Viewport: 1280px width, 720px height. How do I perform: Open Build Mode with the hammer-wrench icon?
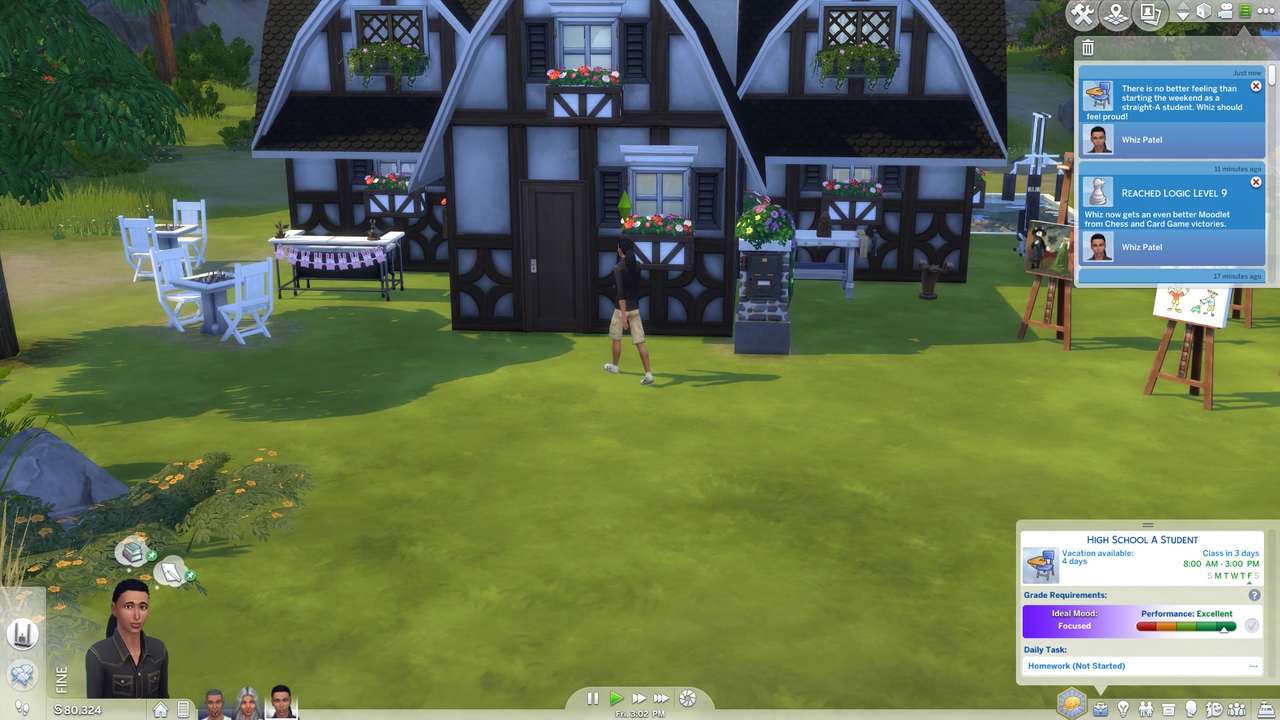click(x=1082, y=14)
